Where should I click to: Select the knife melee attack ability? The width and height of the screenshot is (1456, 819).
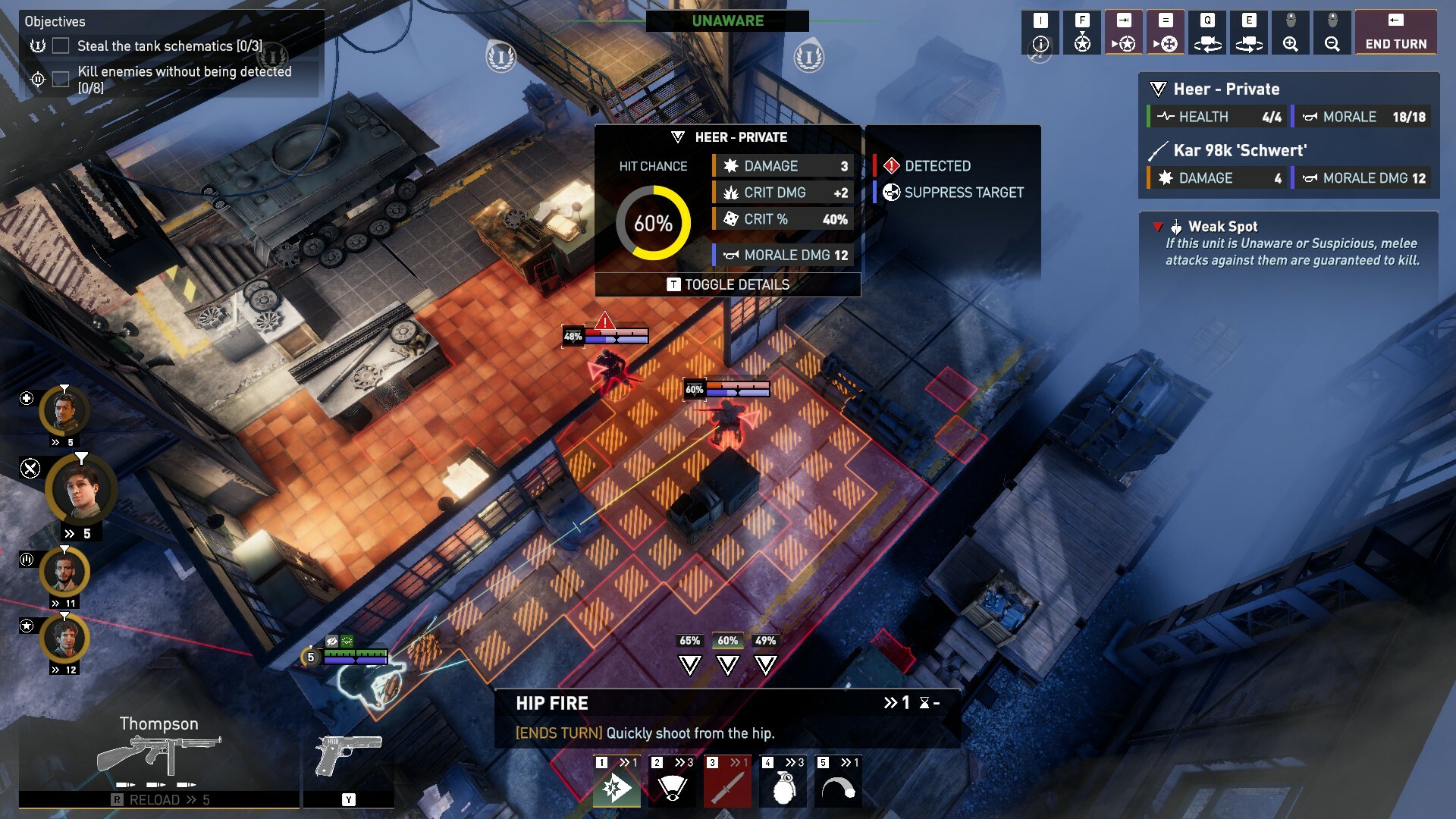click(x=728, y=787)
